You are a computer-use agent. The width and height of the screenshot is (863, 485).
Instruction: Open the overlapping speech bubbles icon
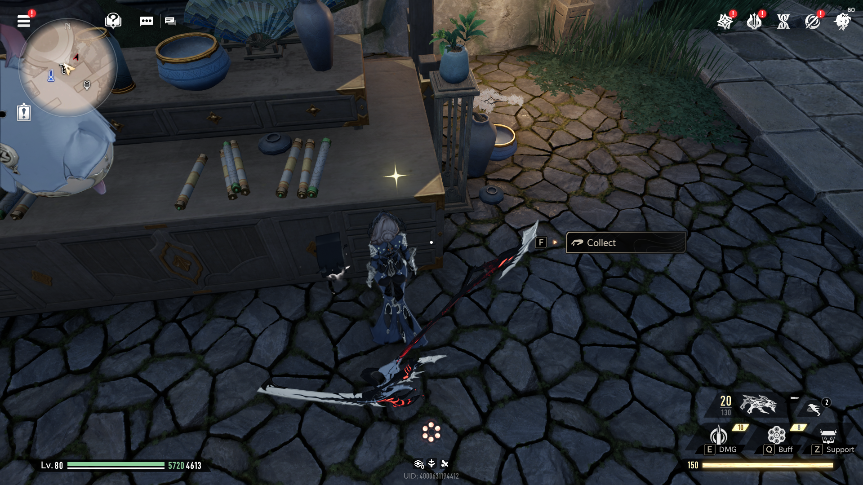(170, 20)
